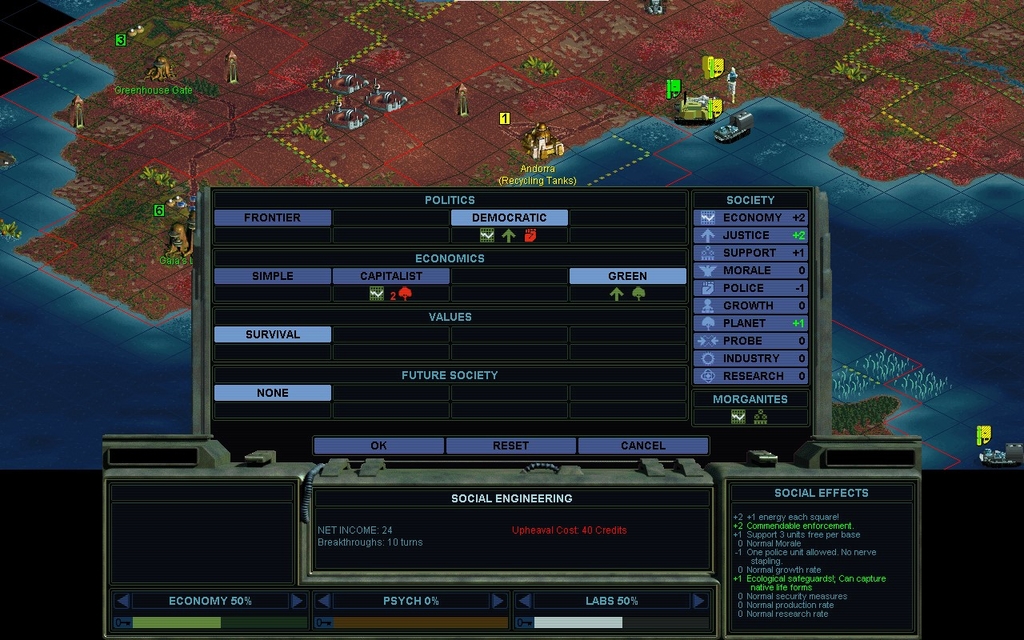Raise the Psych allocation with right arrow
The width and height of the screenshot is (1024, 640).
coord(497,601)
